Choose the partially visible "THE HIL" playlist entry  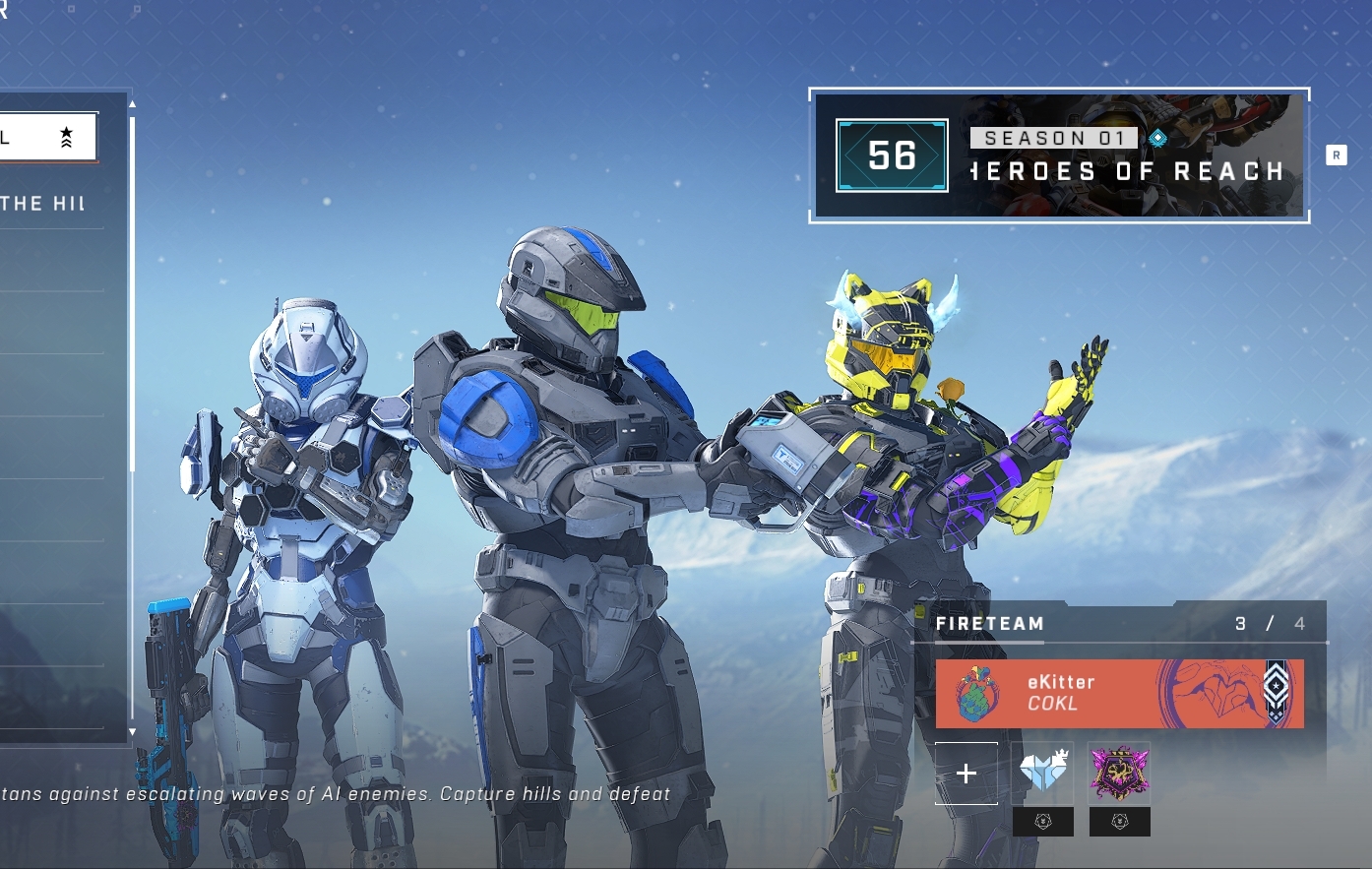(x=47, y=204)
